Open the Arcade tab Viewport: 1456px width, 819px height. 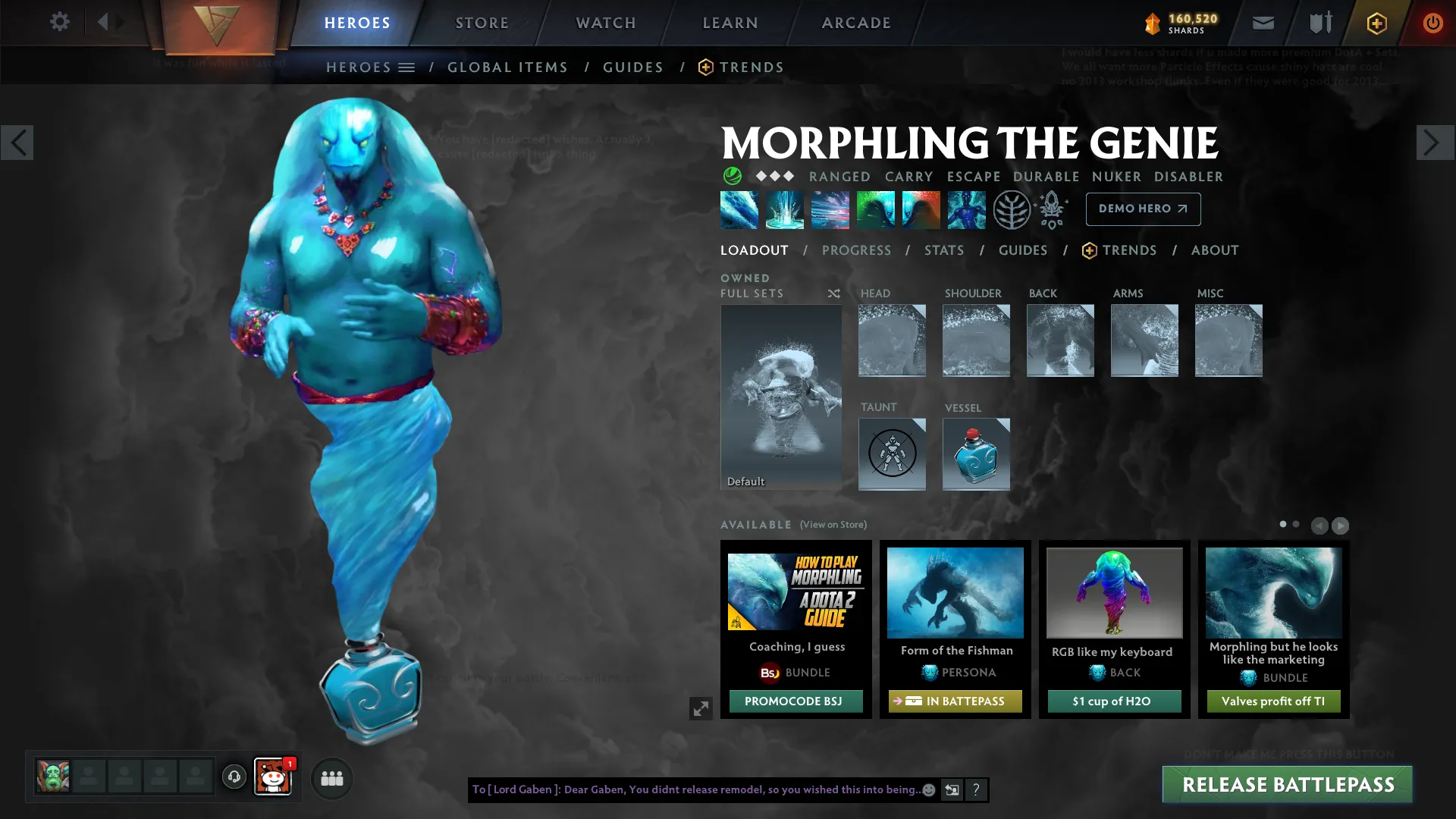point(856,23)
